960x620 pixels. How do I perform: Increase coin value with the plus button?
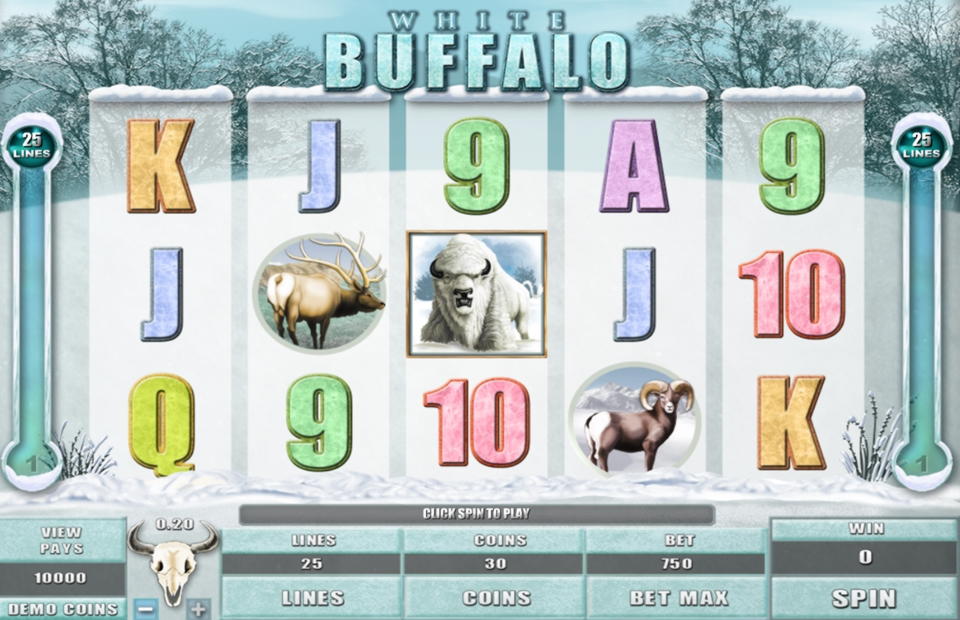click(x=199, y=607)
